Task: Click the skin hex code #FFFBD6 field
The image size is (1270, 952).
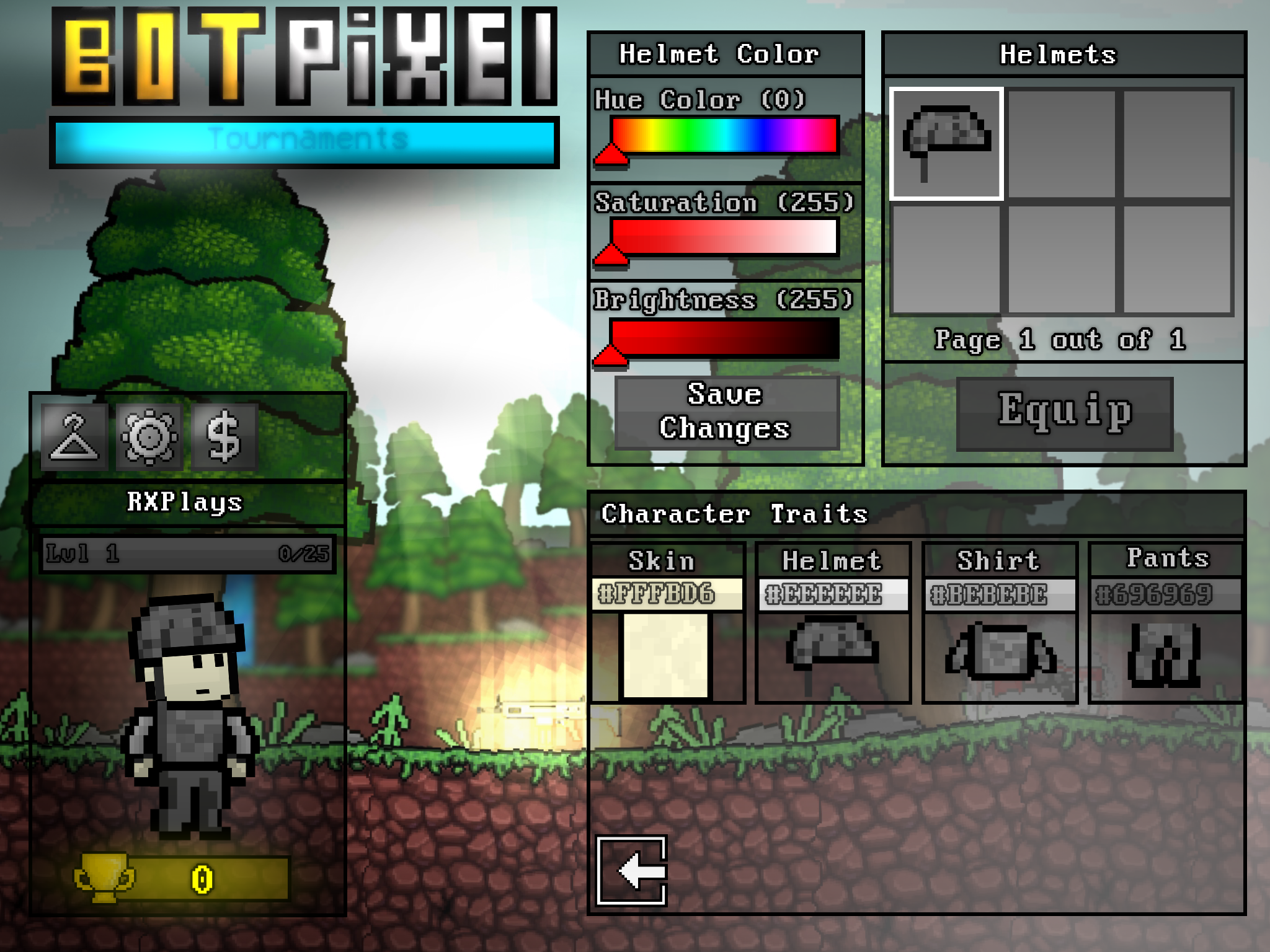Action: pyautogui.click(x=667, y=594)
